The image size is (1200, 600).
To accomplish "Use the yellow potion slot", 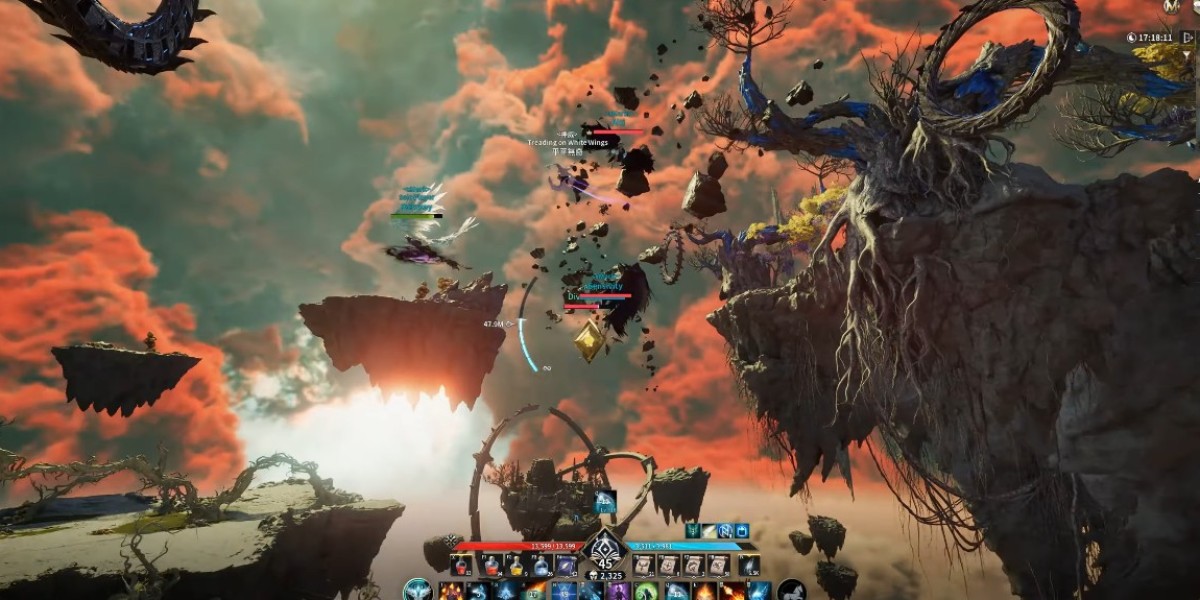I will [x=516, y=566].
